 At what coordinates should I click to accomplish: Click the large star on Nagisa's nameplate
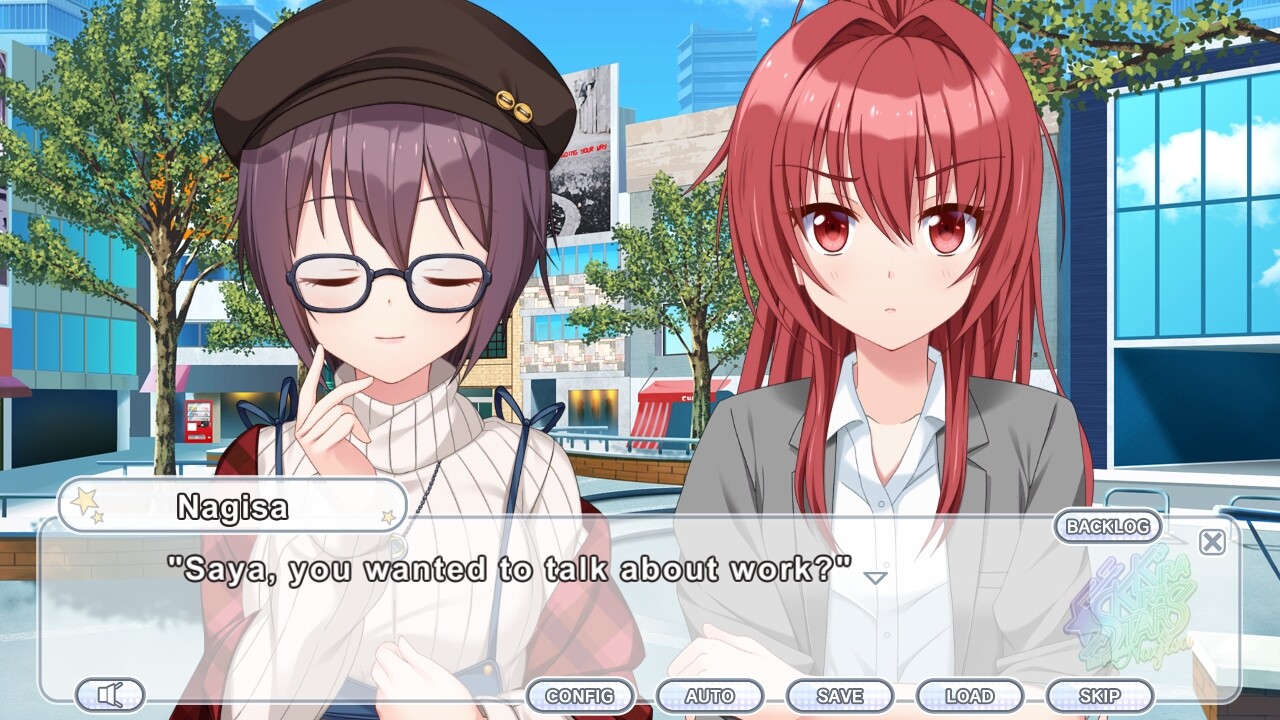point(86,500)
